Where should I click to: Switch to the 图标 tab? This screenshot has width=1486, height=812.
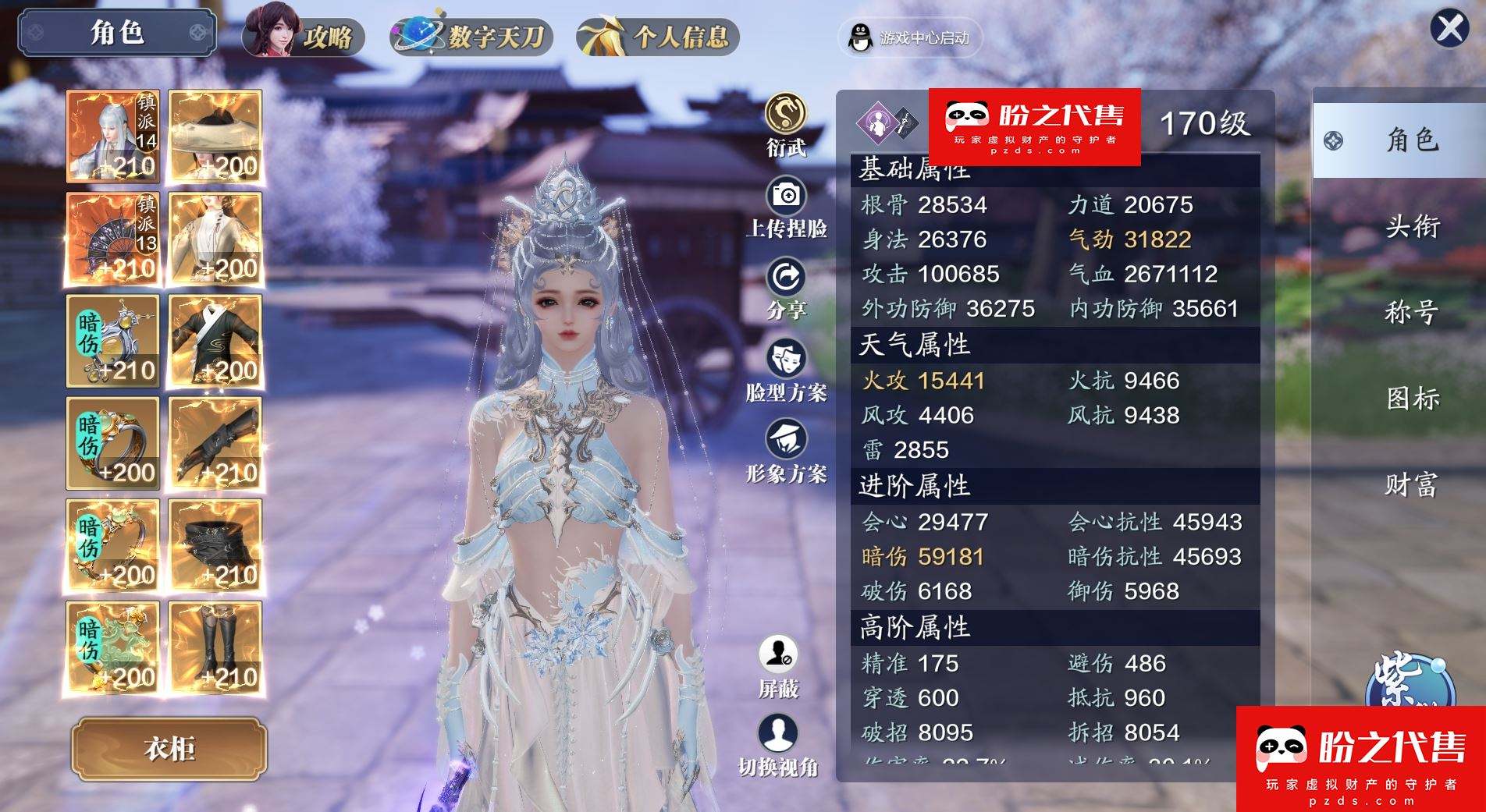(1412, 399)
